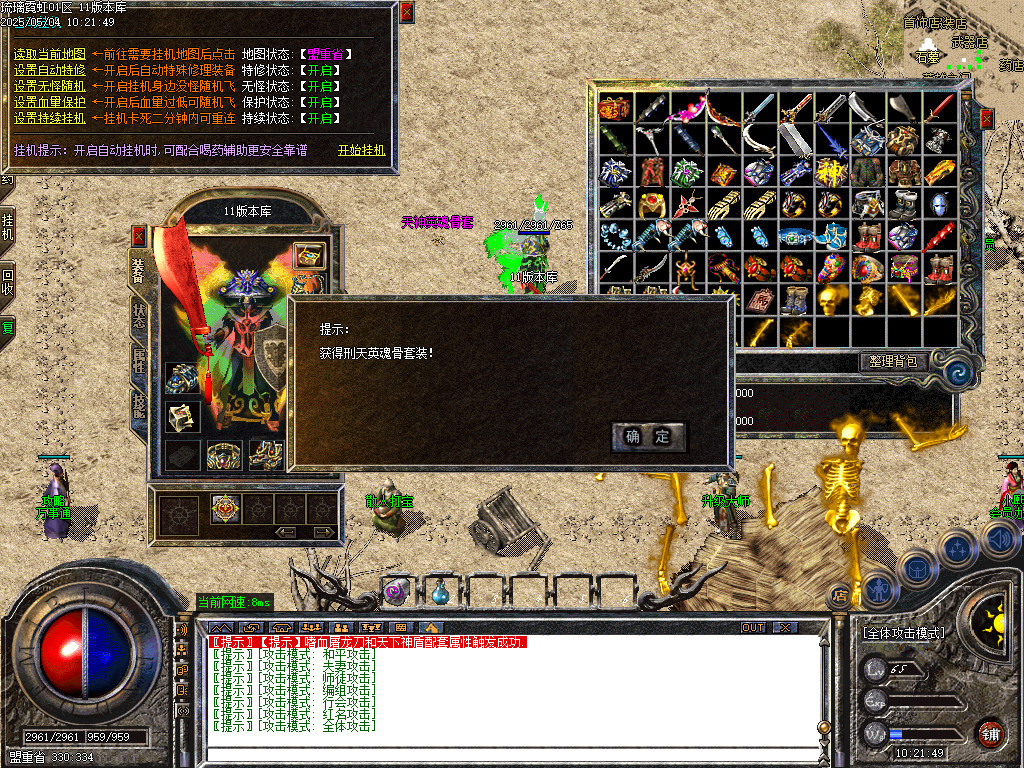Switch to 状态 tab in character panel
Viewport: 1024px width, 768px height.
139,313
